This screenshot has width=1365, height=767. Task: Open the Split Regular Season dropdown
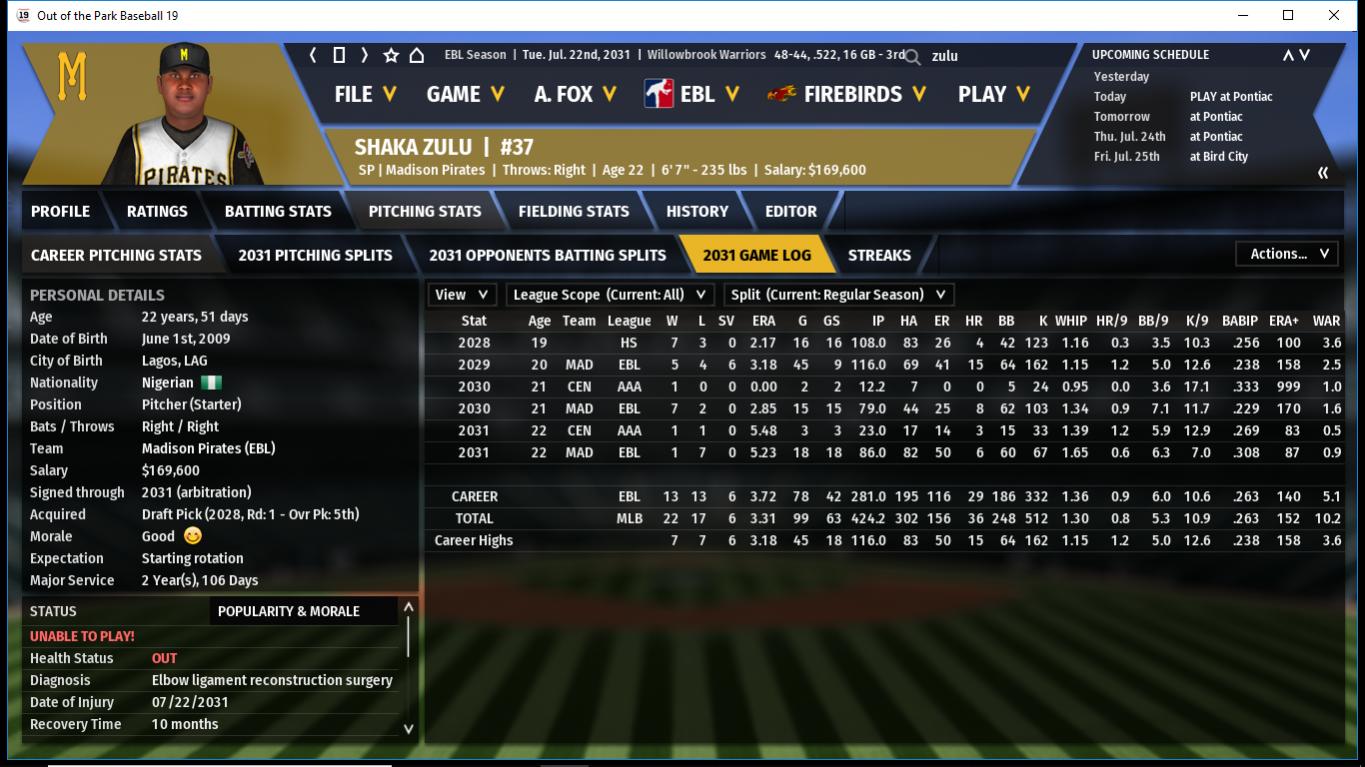(x=838, y=295)
